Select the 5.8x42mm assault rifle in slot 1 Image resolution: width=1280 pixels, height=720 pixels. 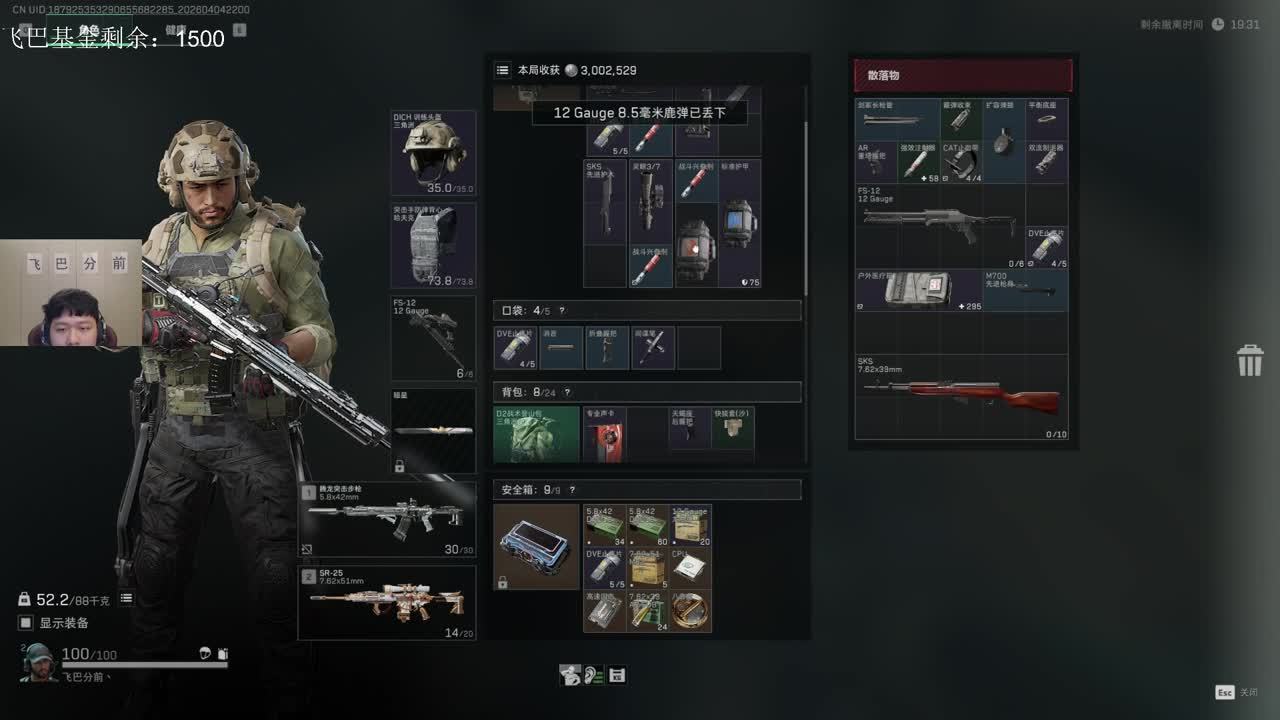387,519
